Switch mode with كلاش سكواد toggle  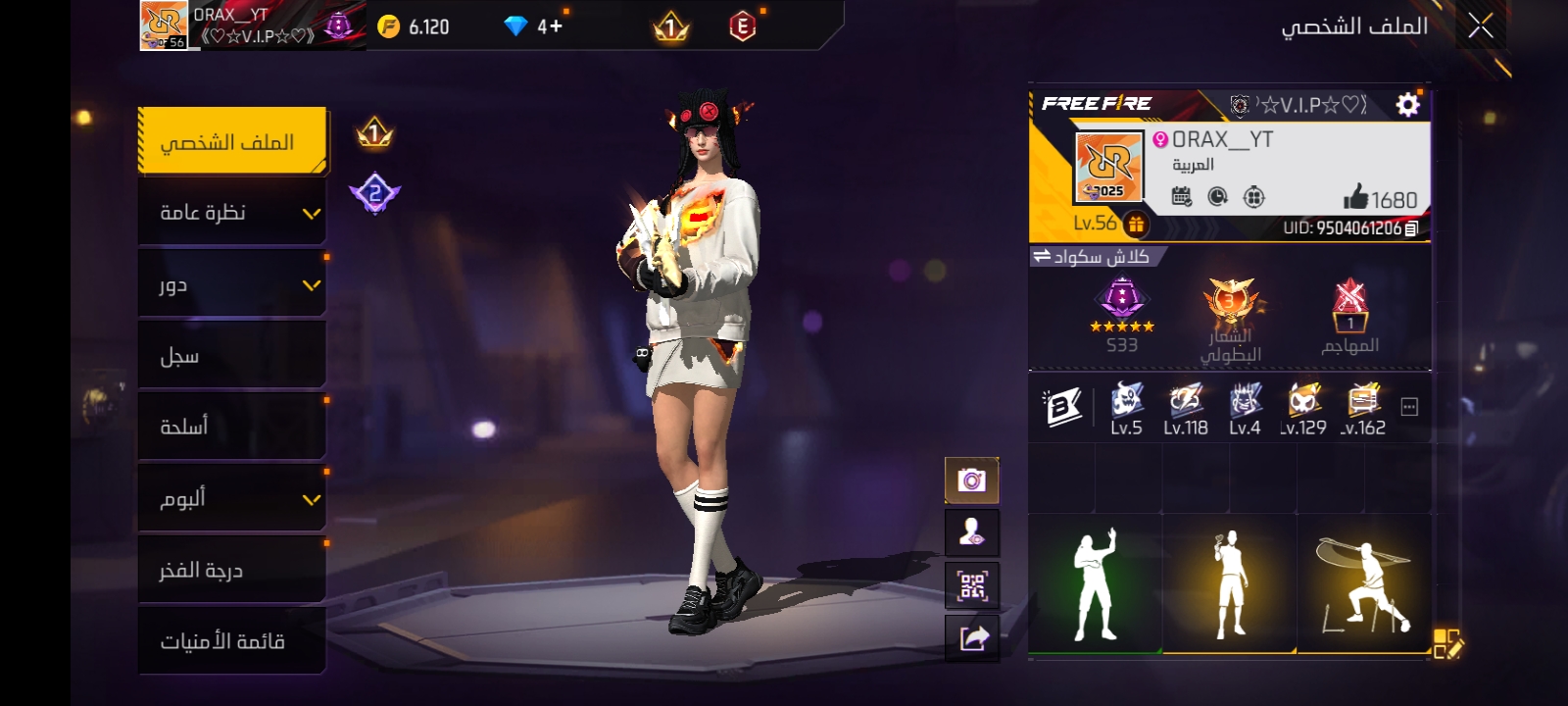coord(1090,257)
